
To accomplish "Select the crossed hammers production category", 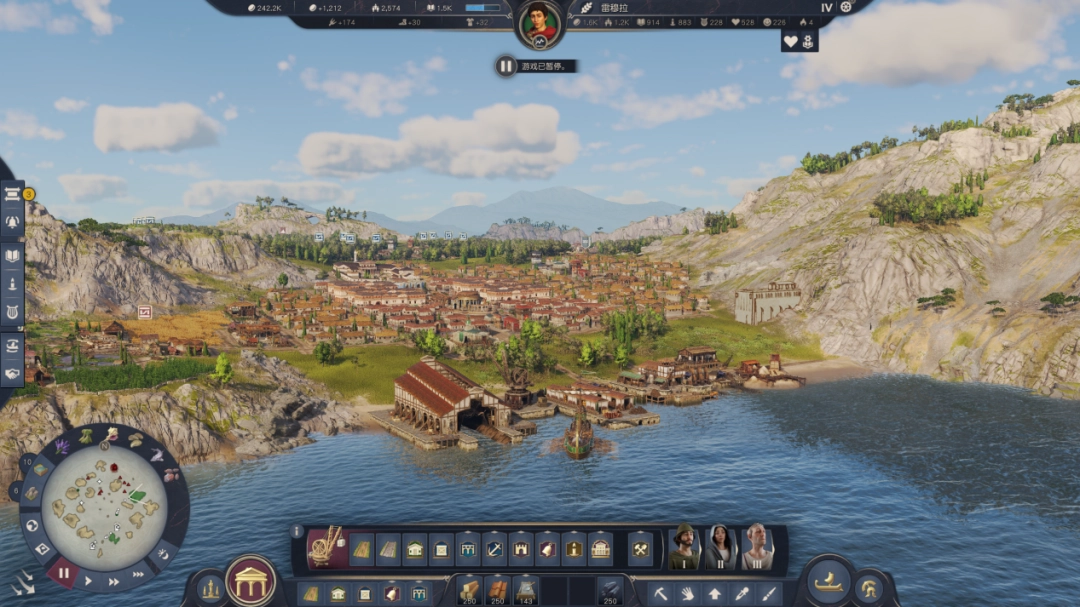I will click(640, 548).
